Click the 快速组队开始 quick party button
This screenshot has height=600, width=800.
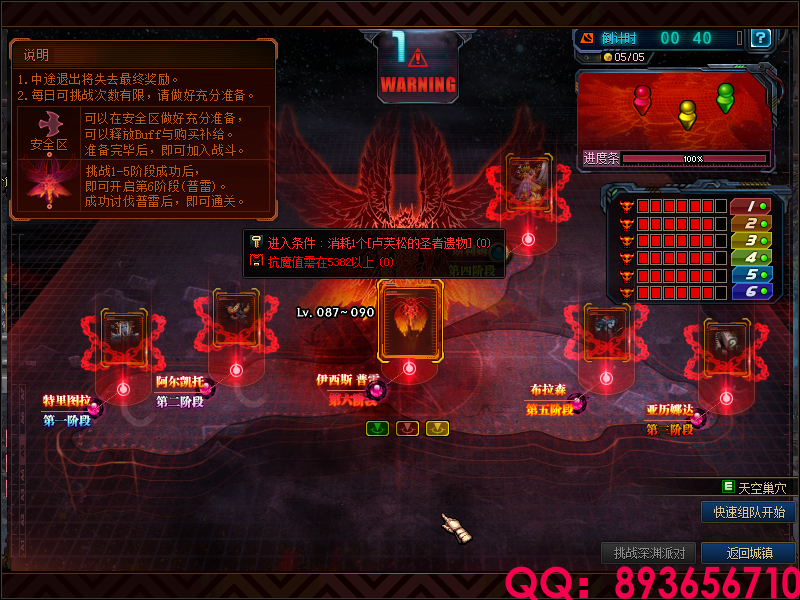click(x=749, y=512)
